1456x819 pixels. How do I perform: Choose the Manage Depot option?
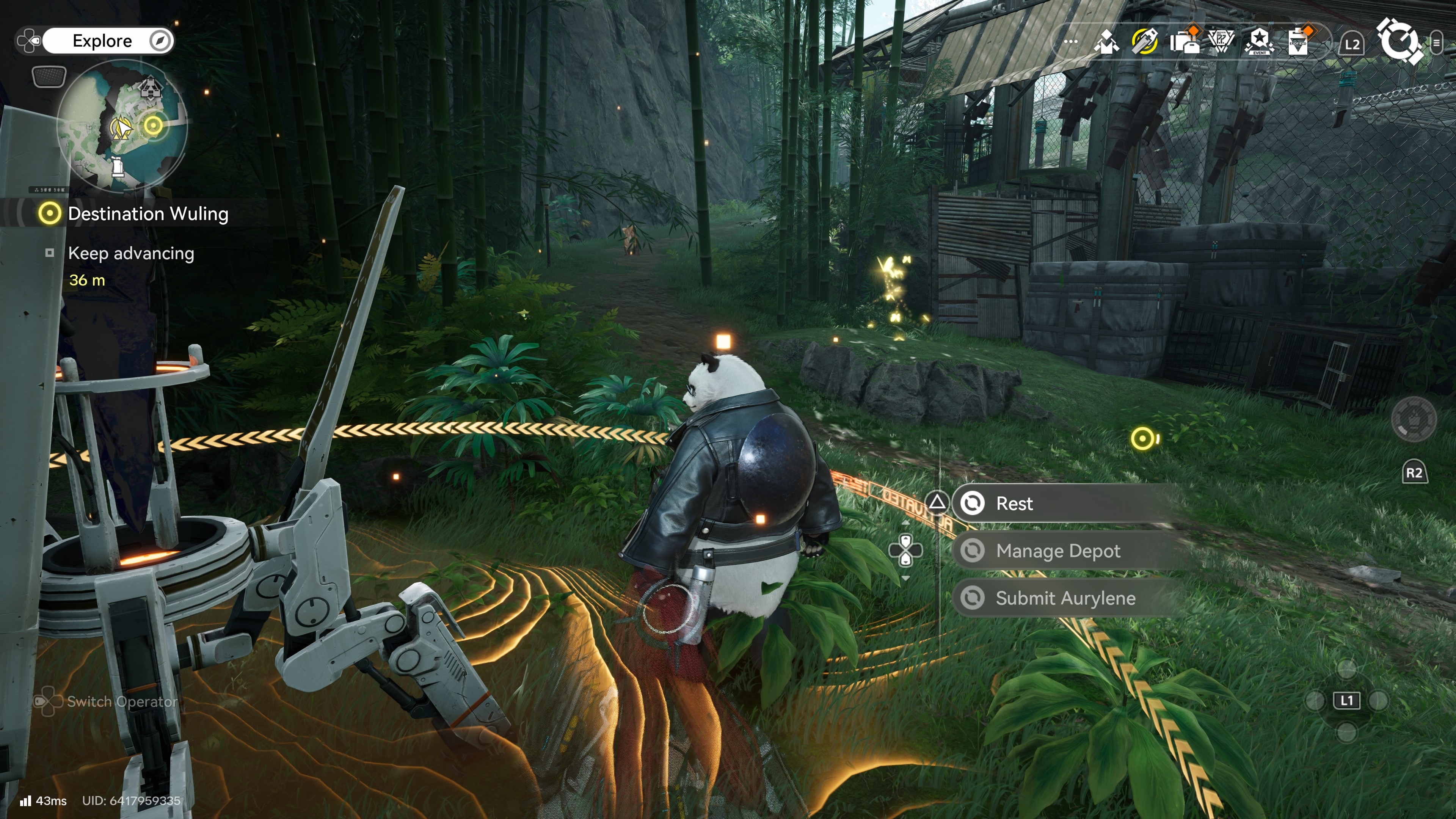coord(1057,551)
